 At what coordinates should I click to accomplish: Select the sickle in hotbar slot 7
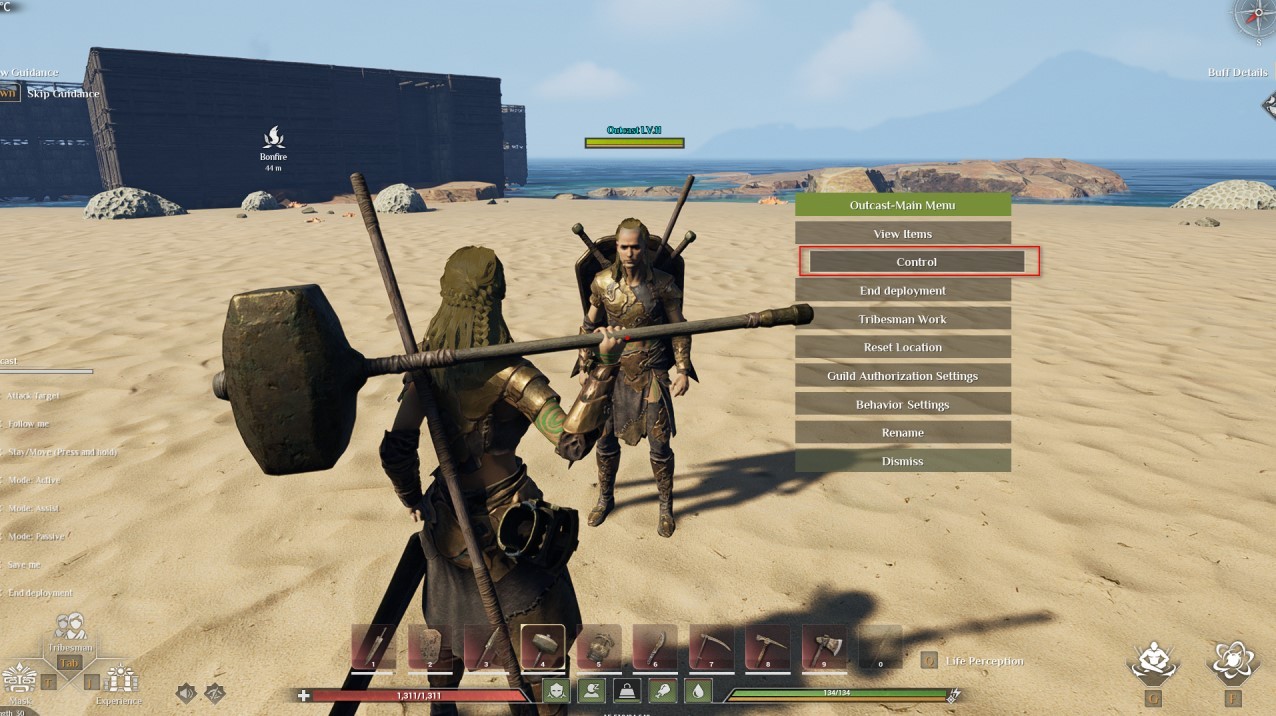click(x=711, y=647)
